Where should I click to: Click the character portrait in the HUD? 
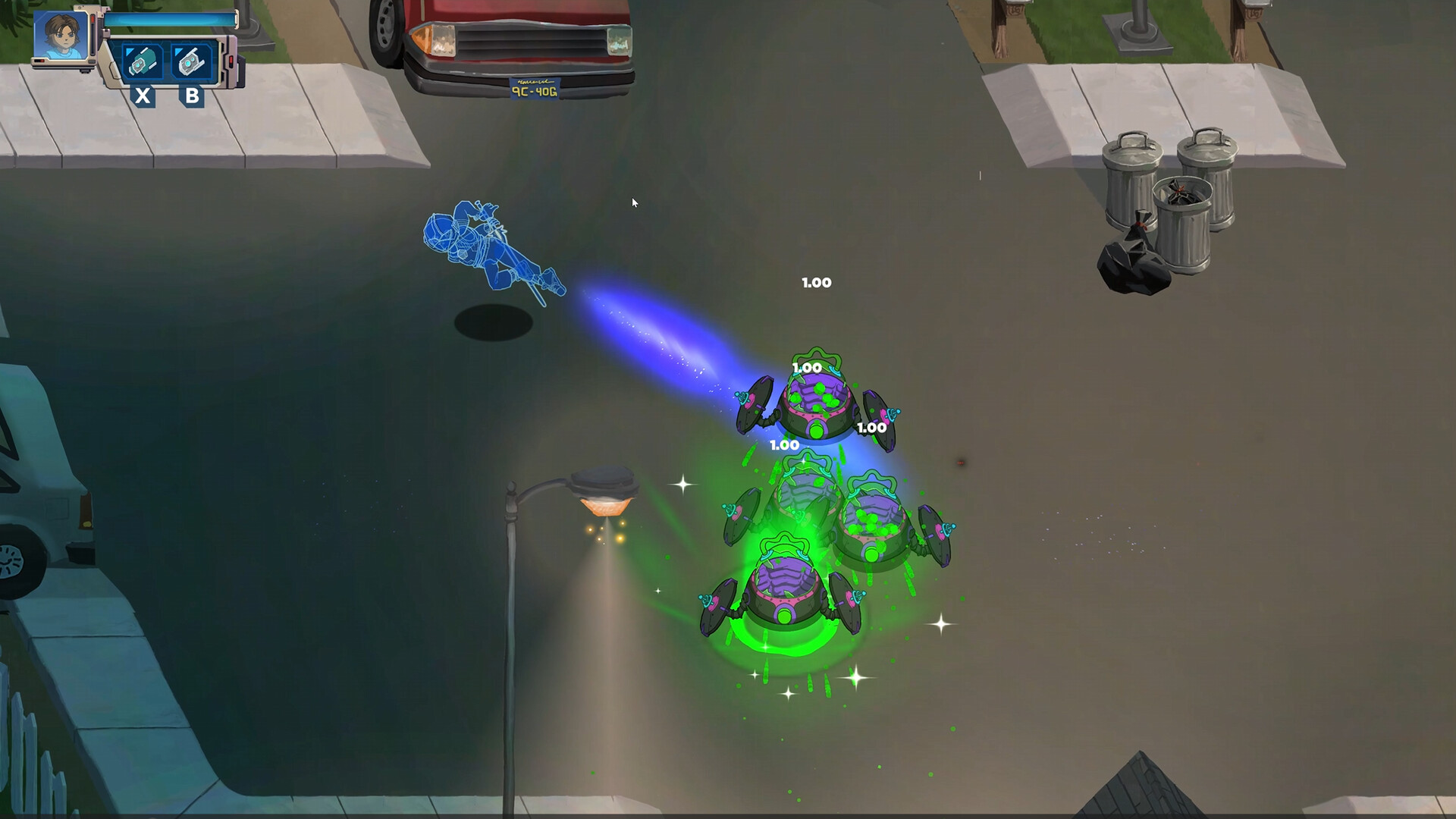(x=59, y=35)
